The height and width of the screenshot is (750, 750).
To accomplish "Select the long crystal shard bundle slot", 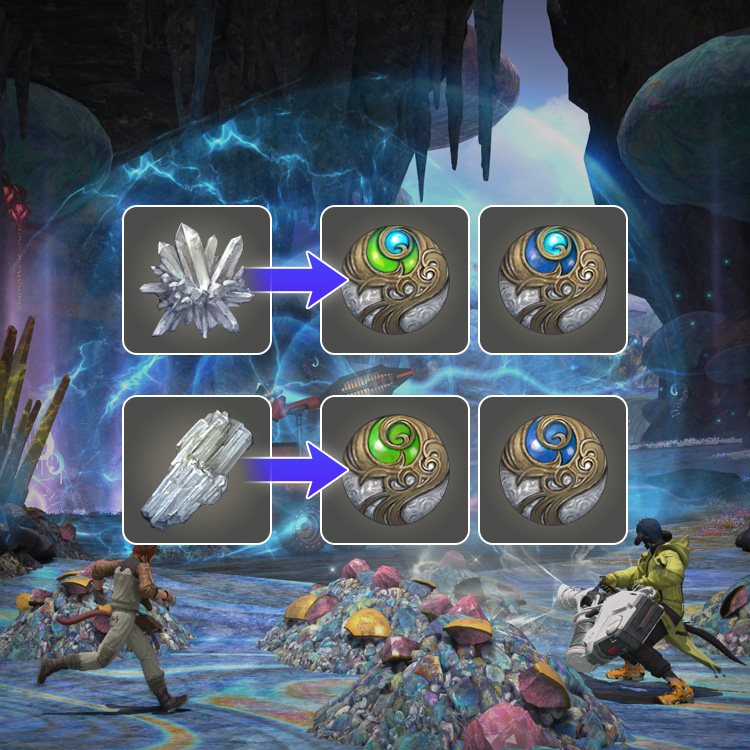I will pyautogui.click(x=197, y=470).
